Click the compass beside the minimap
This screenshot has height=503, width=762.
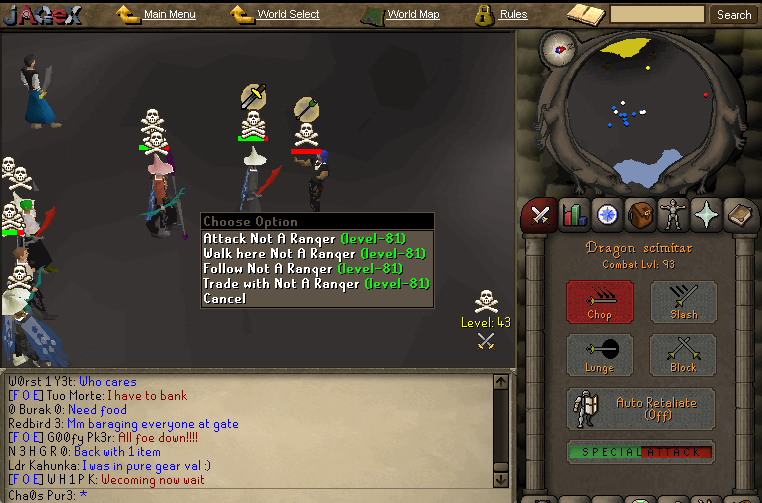(x=558, y=47)
